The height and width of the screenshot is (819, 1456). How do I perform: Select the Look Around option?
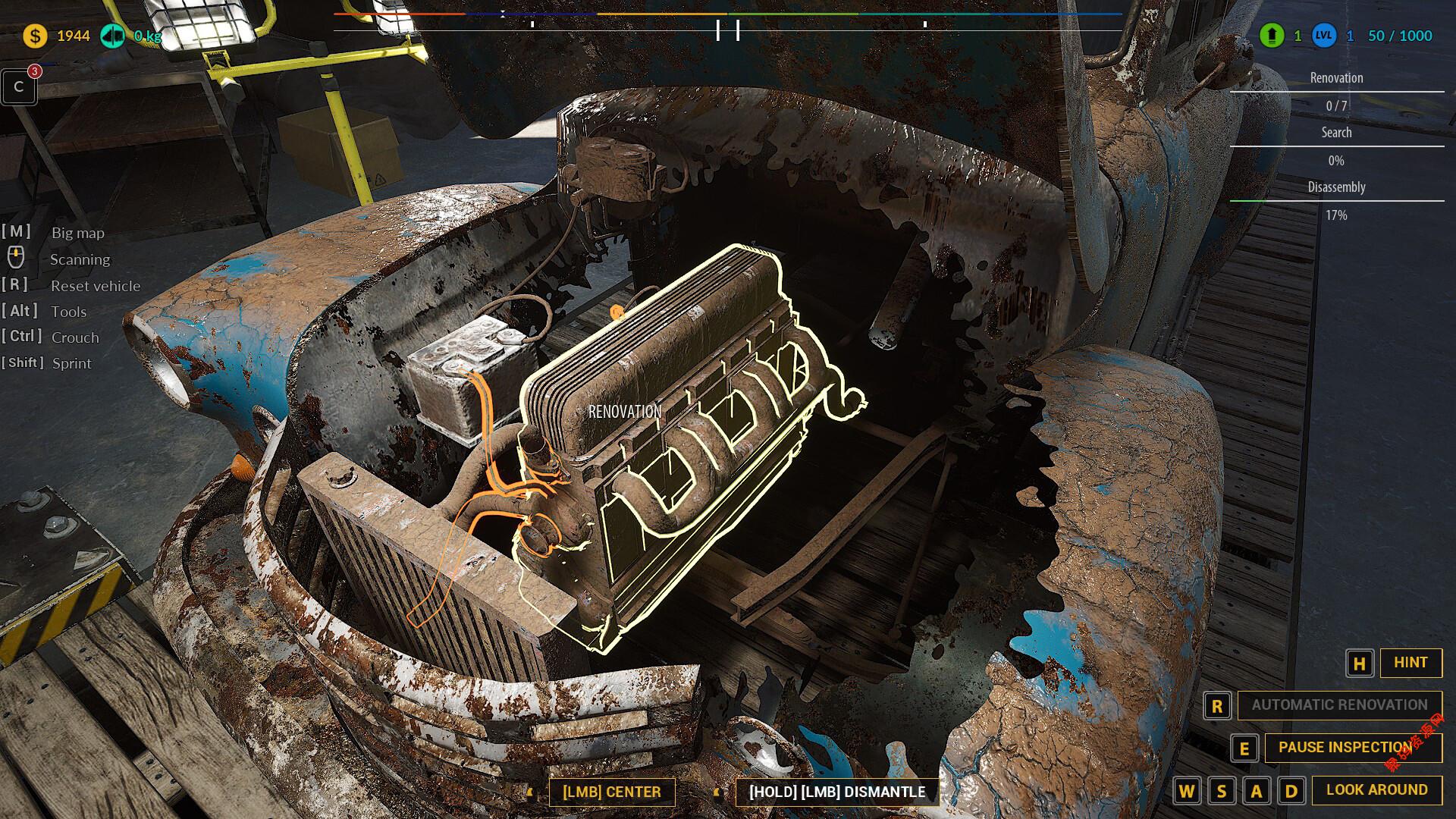tap(1376, 790)
